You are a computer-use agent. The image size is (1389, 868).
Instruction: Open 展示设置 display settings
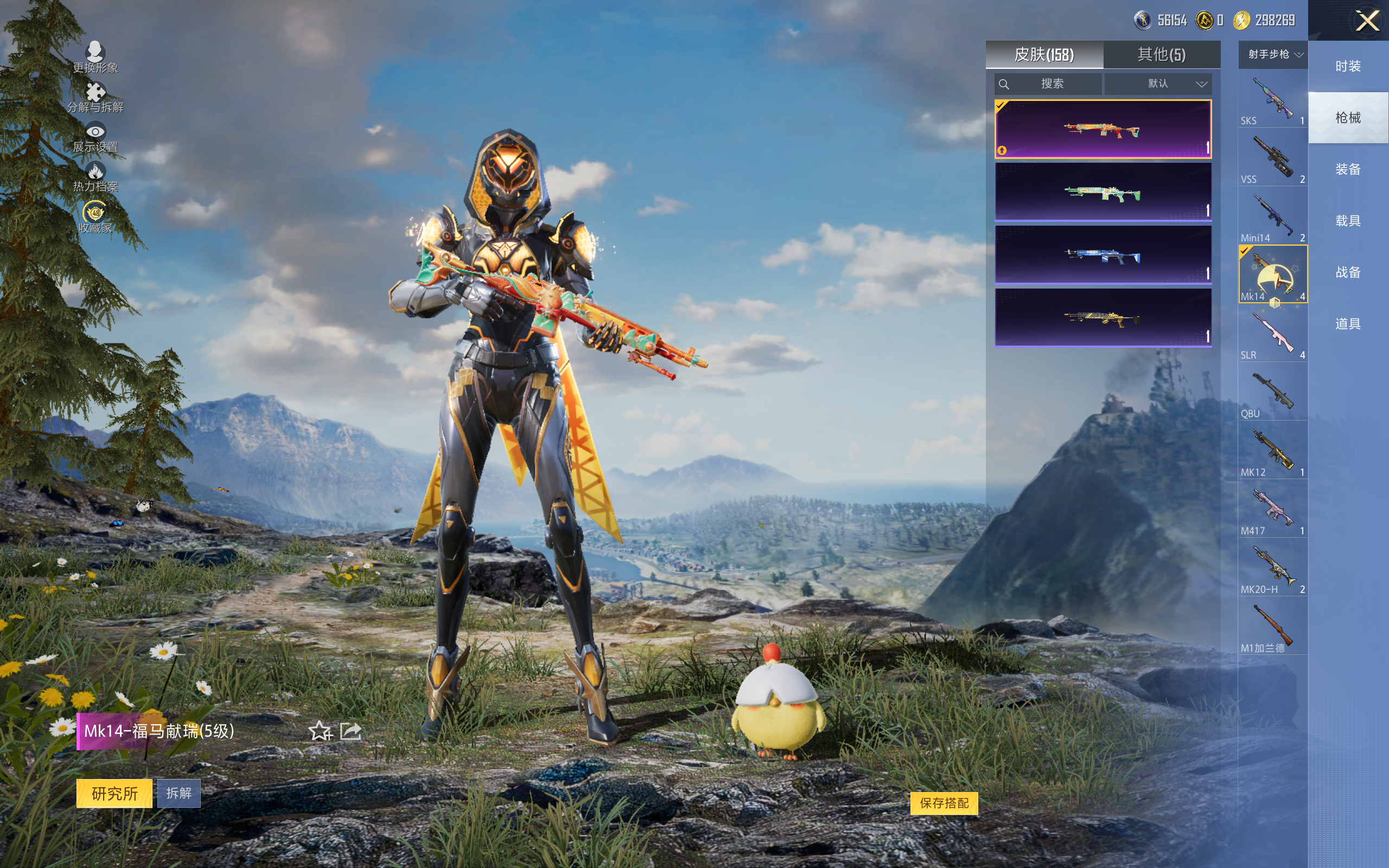95,138
